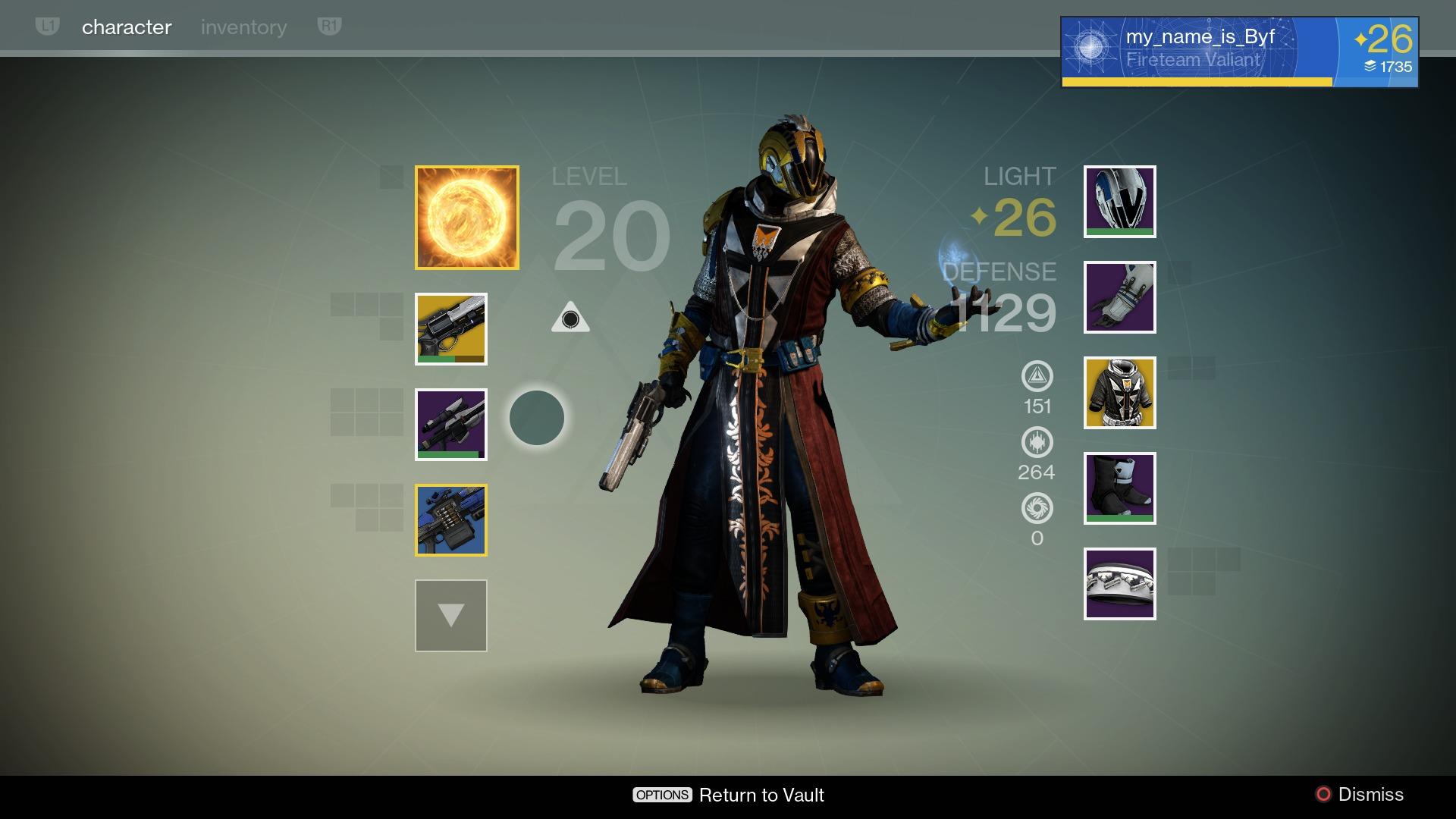This screenshot has width=1456, height=819.
Task: Click the Intellect stat icon
Action: click(x=1037, y=376)
